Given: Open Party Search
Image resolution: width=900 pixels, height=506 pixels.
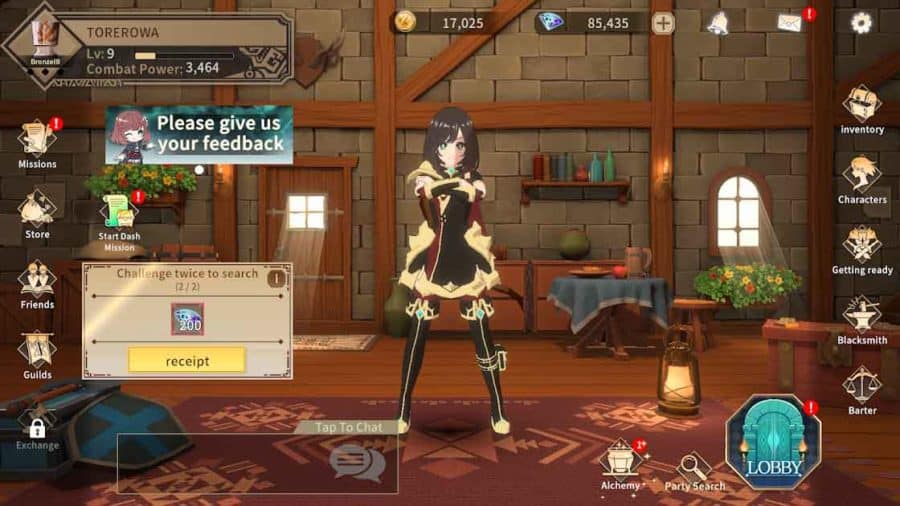Looking at the screenshot, I should coord(694,471).
